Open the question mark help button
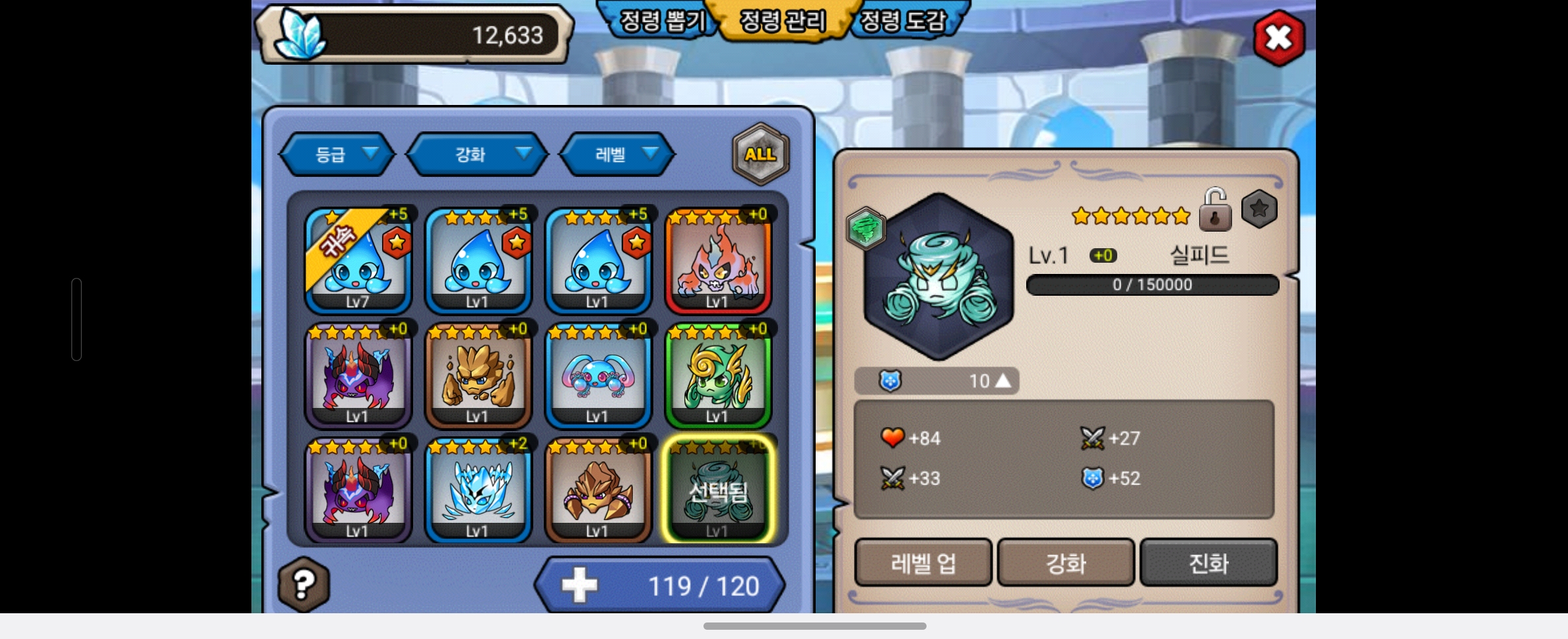This screenshot has width=1568, height=639. tap(304, 584)
